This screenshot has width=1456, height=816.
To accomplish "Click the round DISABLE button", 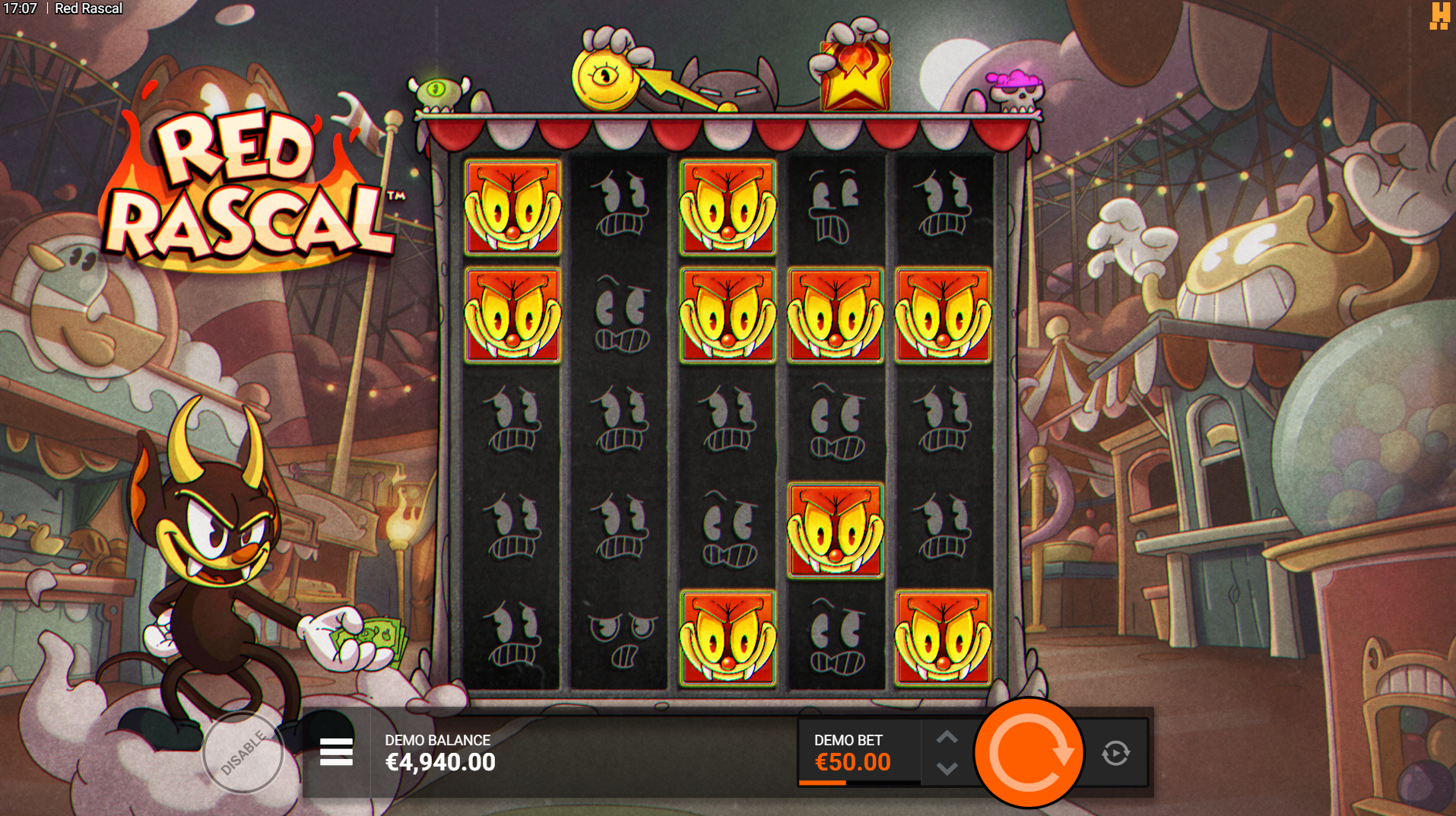I will tap(243, 753).
